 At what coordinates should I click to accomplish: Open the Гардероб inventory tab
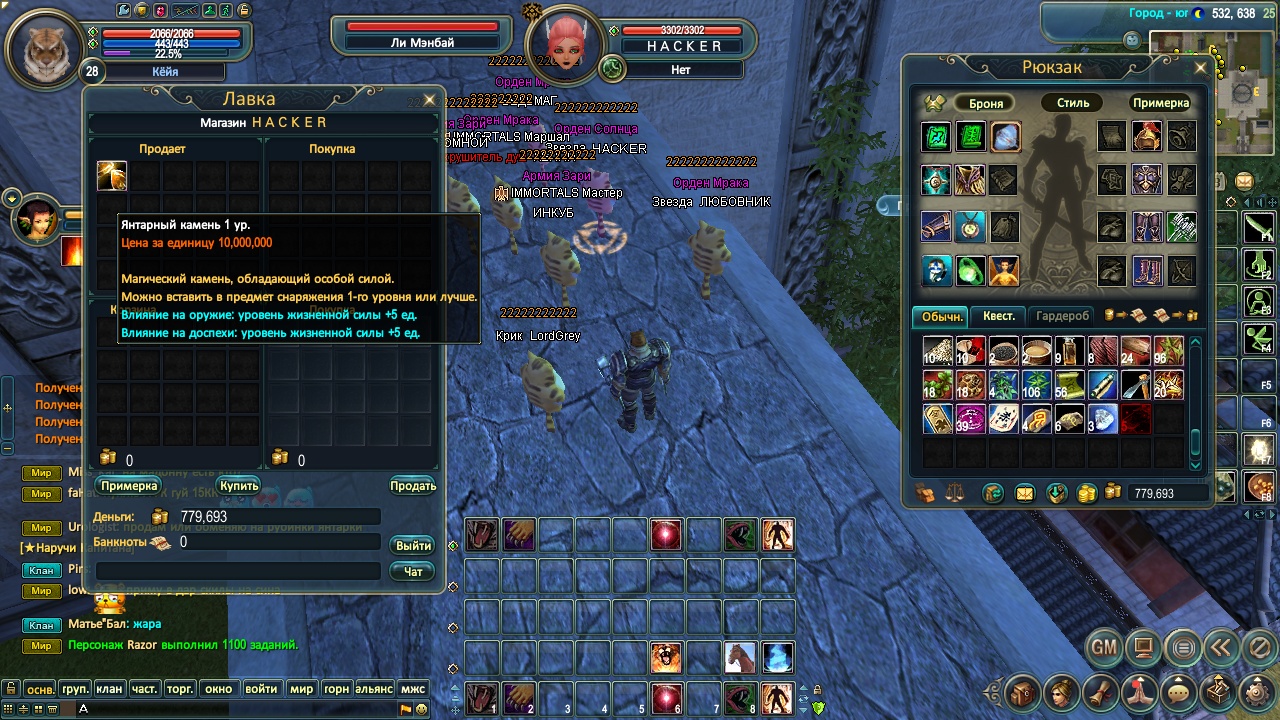pyautogui.click(x=1062, y=316)
